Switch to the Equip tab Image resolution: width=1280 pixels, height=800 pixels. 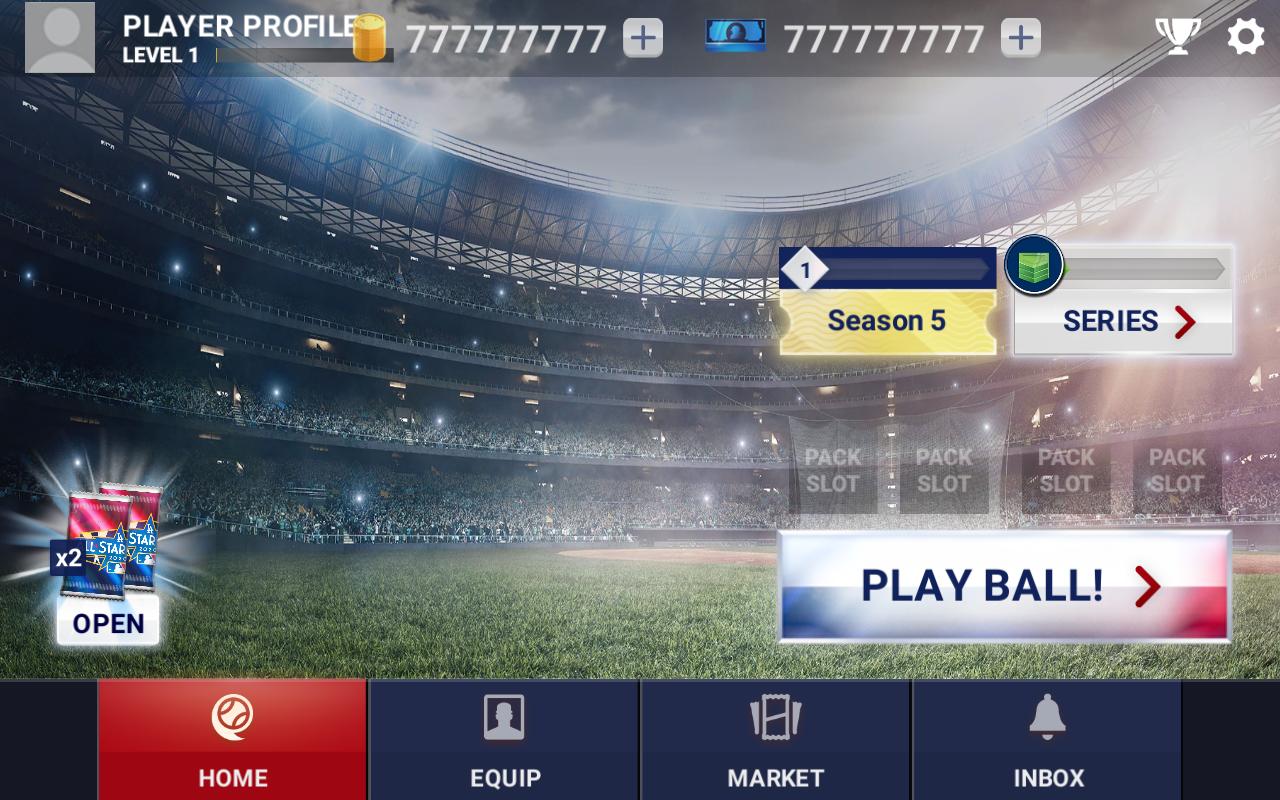504,740
